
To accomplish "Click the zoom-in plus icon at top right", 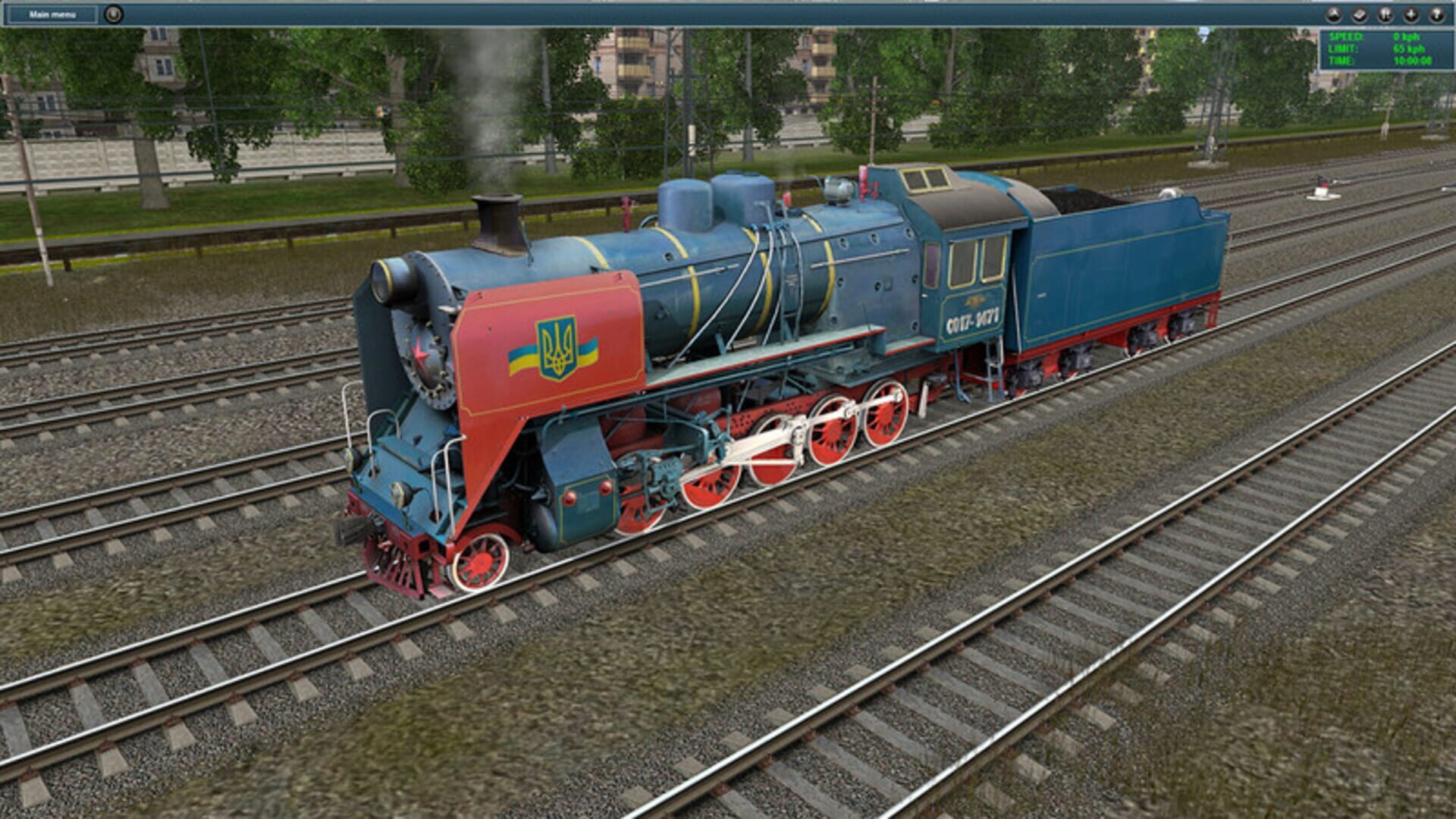I will (x=1410, y=14).
